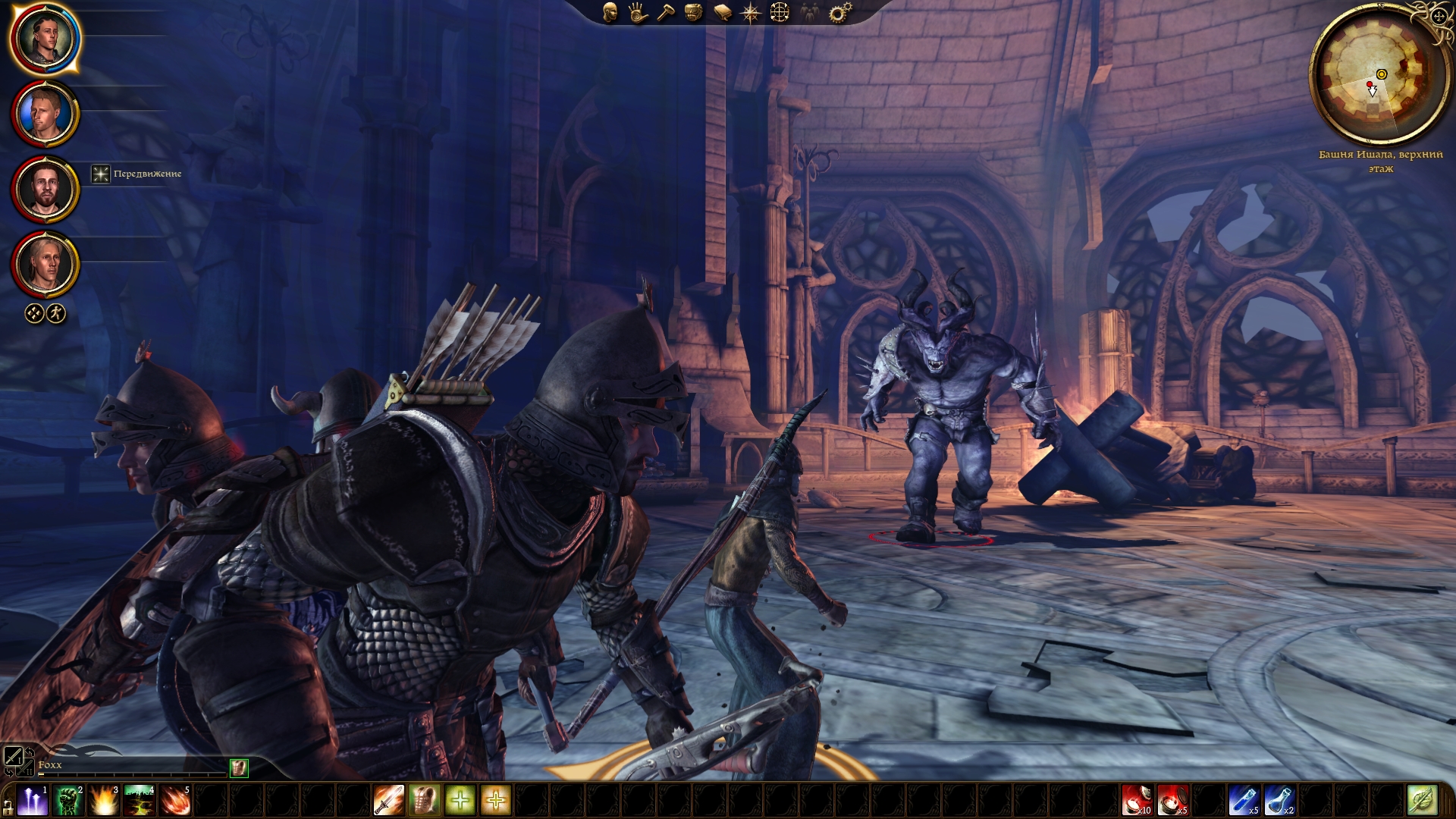The height and width of the screenshot is (819, 1456).
Task: Cast the fiery burst spell in slot 5
Action: pyautogui.click(x=175, y=801)
